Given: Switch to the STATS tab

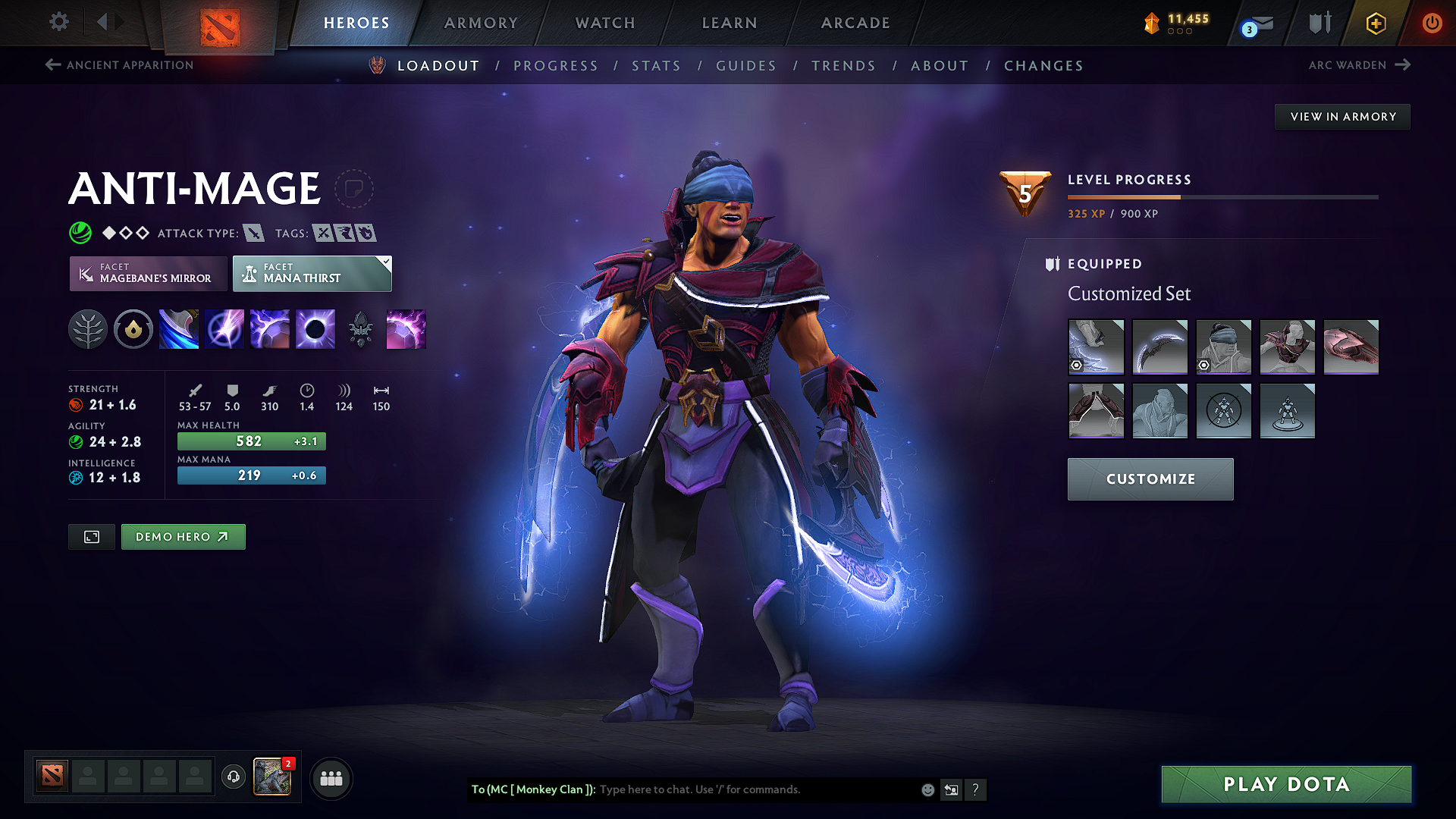Looking at the screenshot, I should (656, 66).
